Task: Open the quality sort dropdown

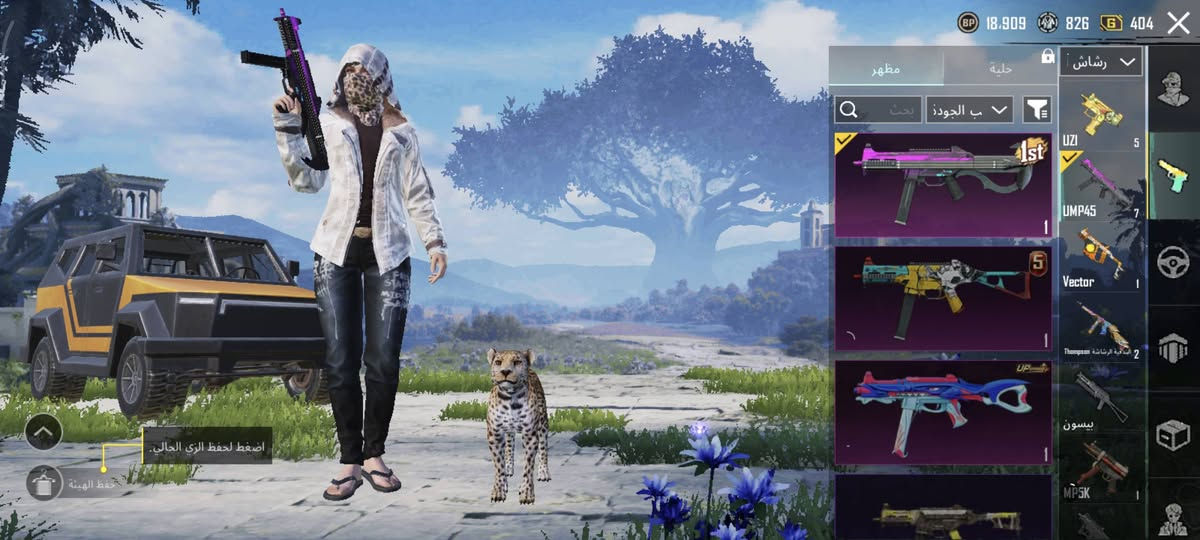Action: pyautogui.click(x=969, y=110)
